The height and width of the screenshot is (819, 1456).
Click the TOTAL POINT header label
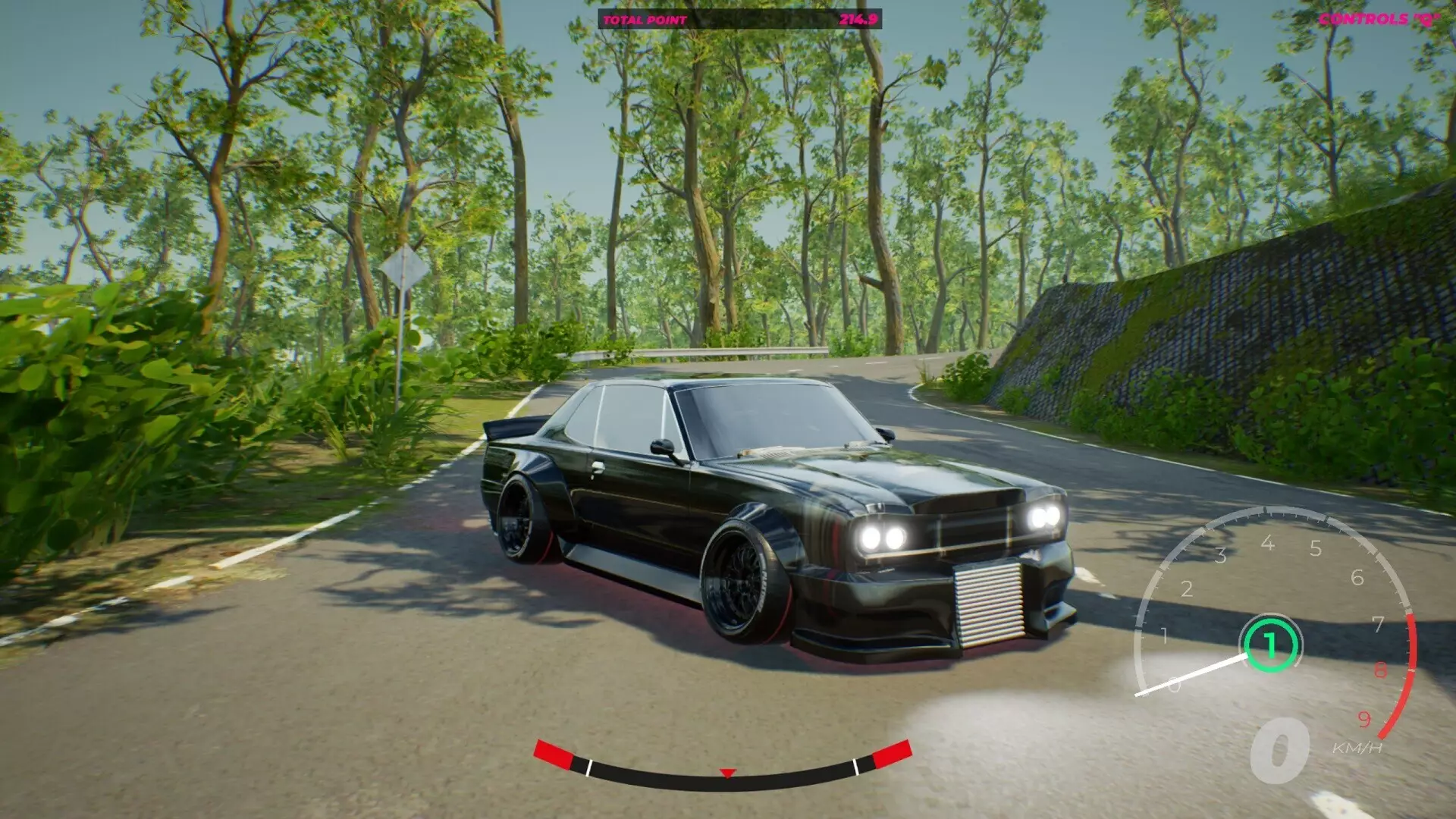click(x=644, y=19)
